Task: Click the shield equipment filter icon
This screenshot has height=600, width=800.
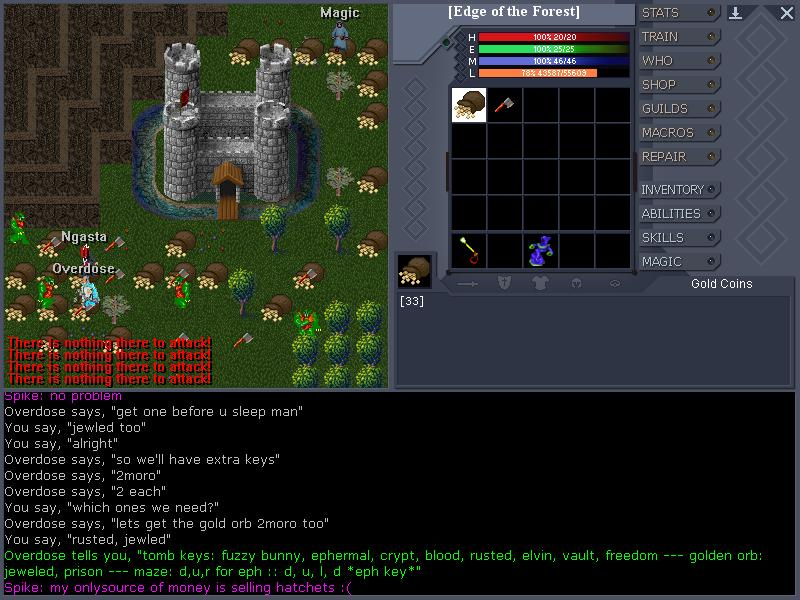Action: (505, 284)
